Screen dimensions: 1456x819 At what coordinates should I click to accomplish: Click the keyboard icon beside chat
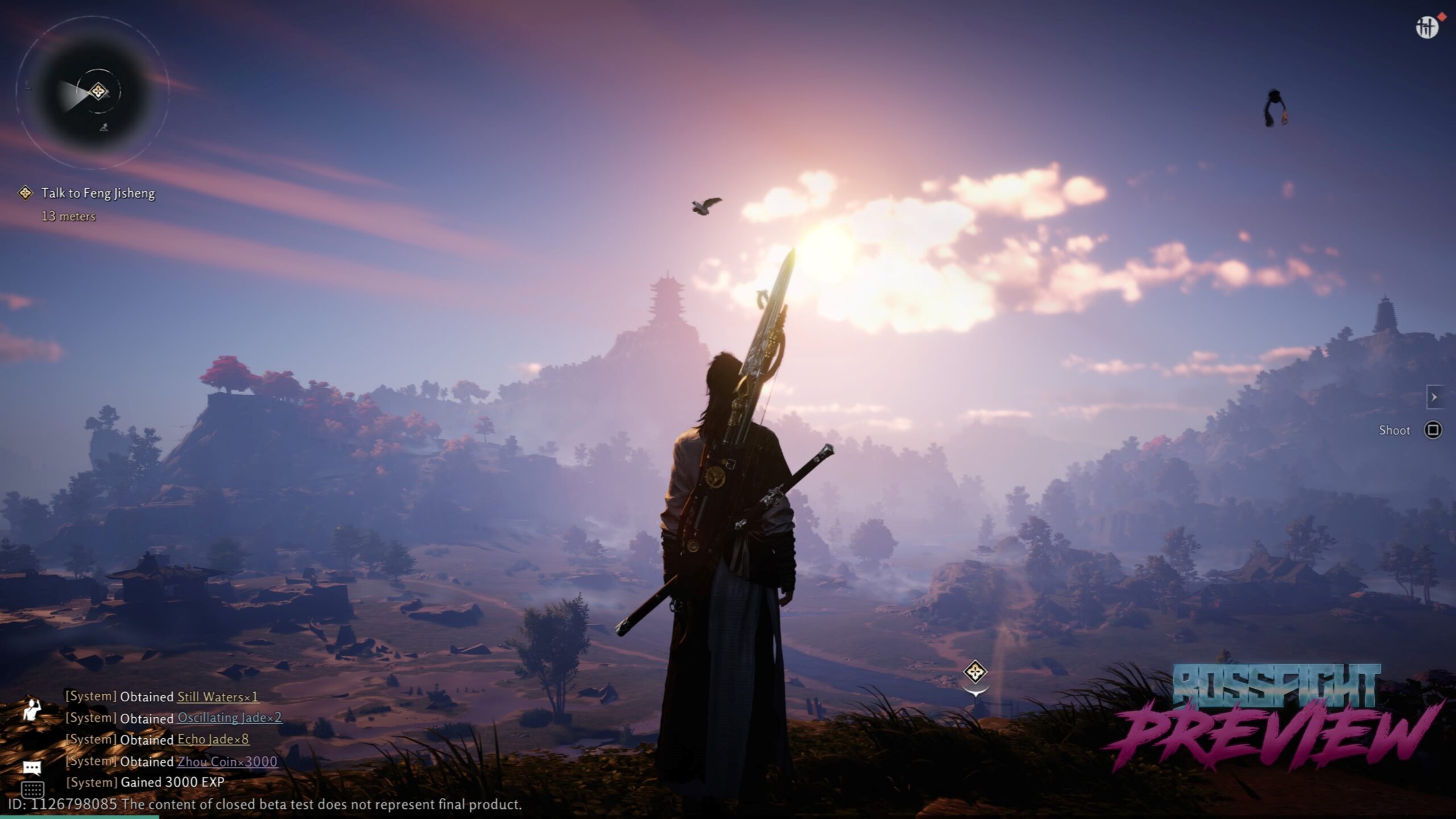32,789
